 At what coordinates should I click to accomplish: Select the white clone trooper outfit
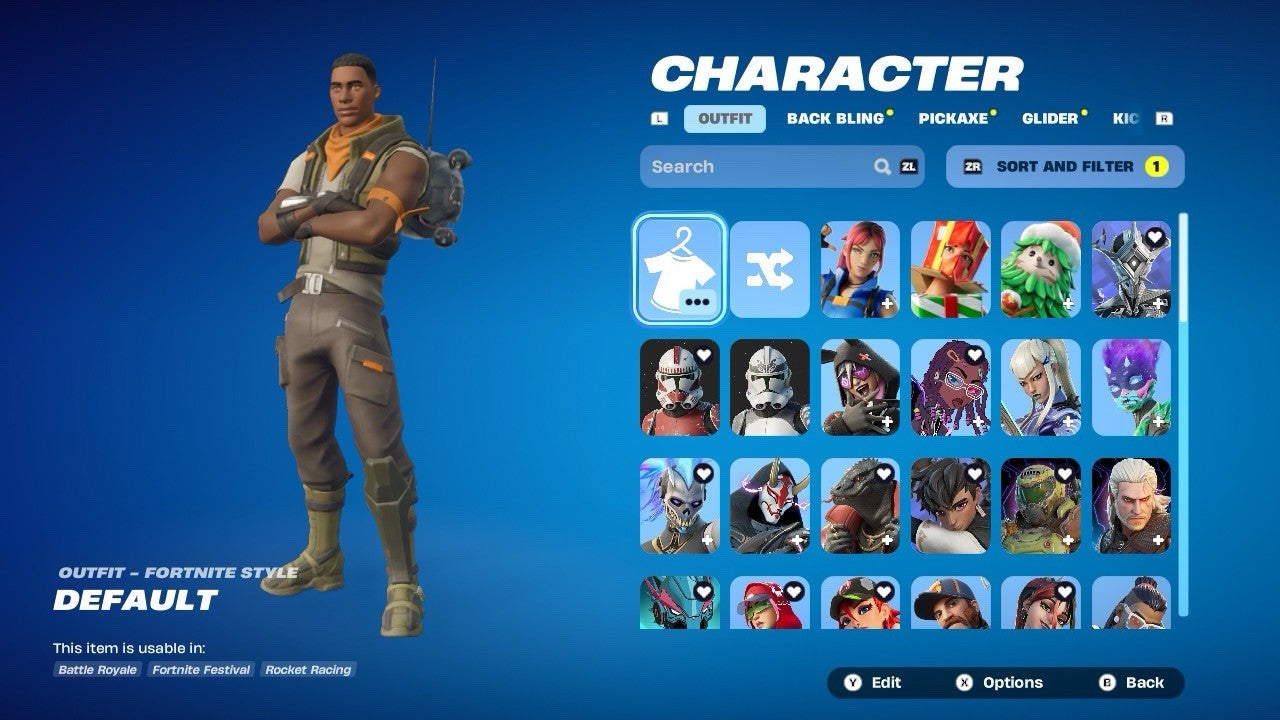[x=770, y=388]
